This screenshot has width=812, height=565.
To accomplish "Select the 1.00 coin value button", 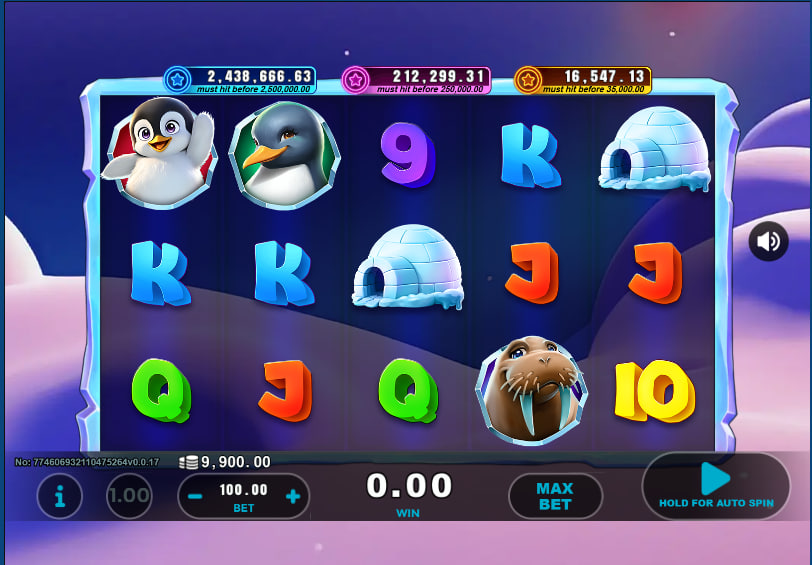I will click(x=129, y=496).
